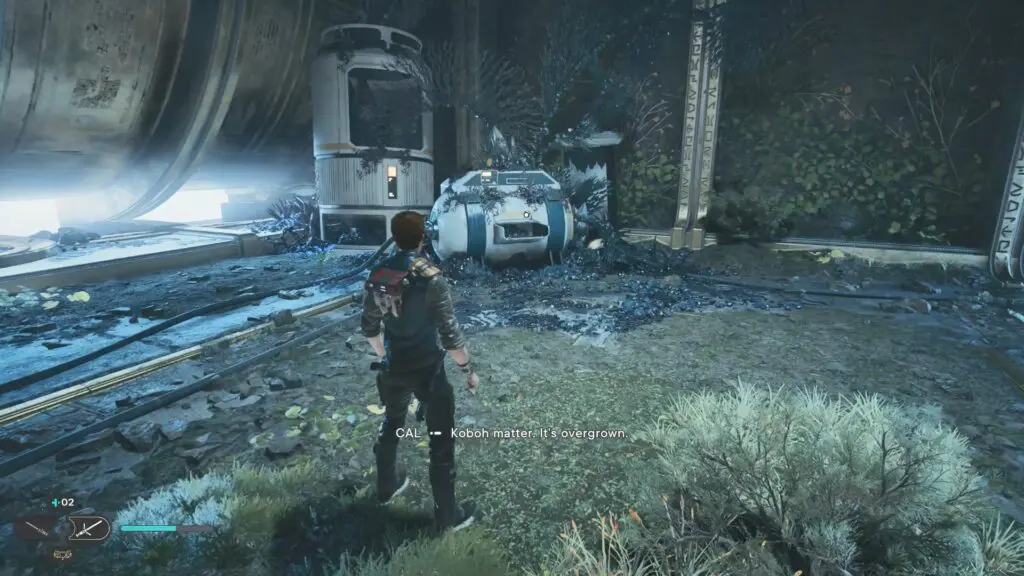This screenshot has width=1024, height=576.
Task: Choose the highlighted crossguard stance icon
Action: [87, 527]
